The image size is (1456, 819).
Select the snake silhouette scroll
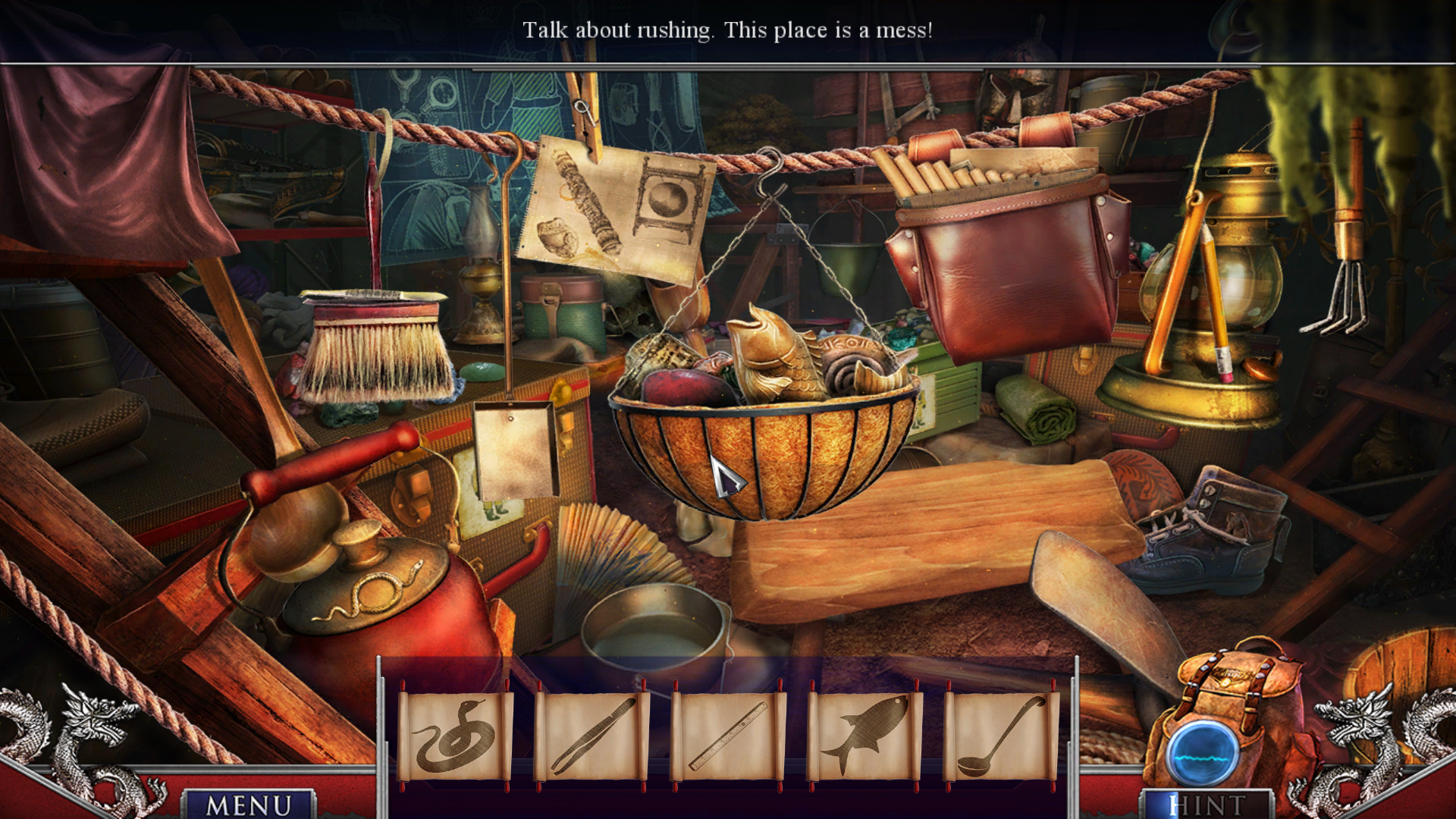455,736
